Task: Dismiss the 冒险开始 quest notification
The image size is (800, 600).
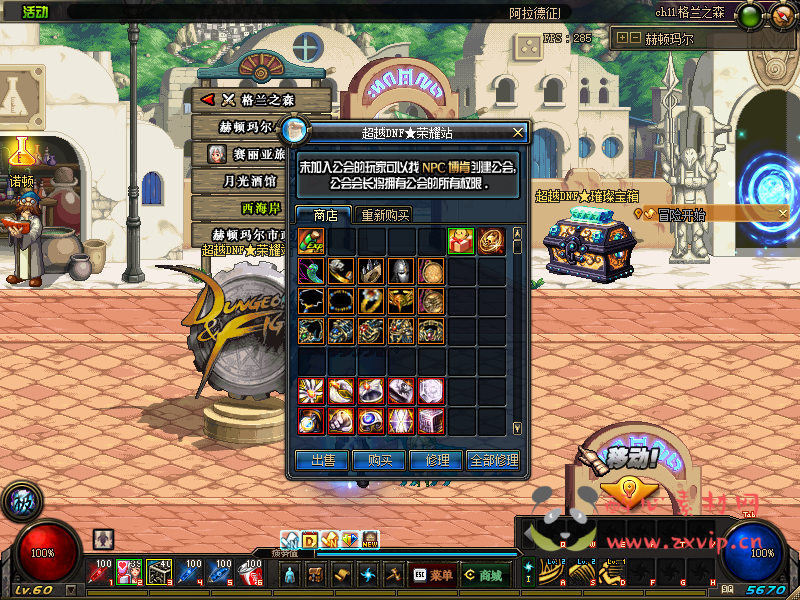Action: point(782,213)
